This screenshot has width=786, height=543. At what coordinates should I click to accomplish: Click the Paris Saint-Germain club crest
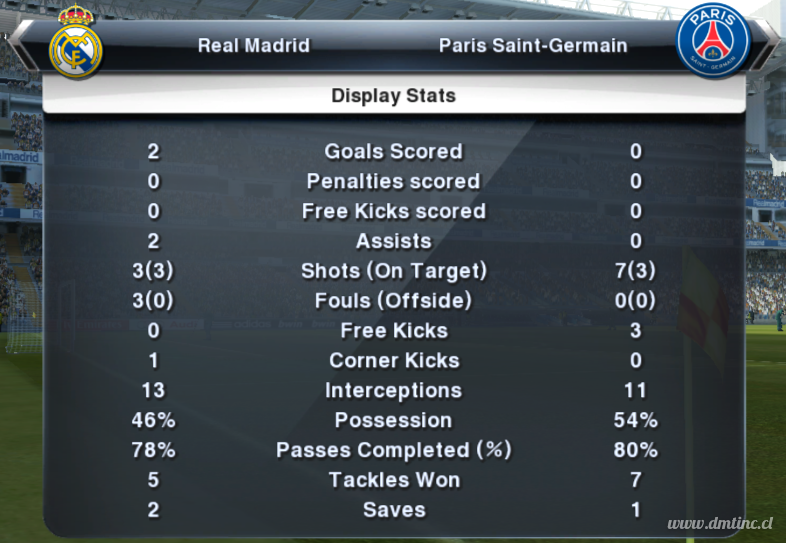[712, 42]
